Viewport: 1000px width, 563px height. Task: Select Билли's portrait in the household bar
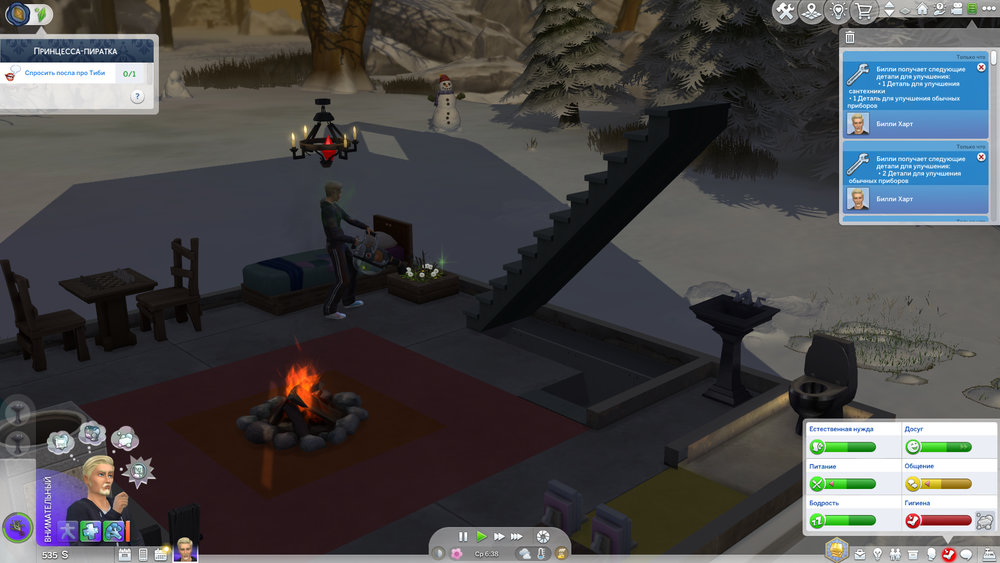pyautogui.click(x=186, y=549)
